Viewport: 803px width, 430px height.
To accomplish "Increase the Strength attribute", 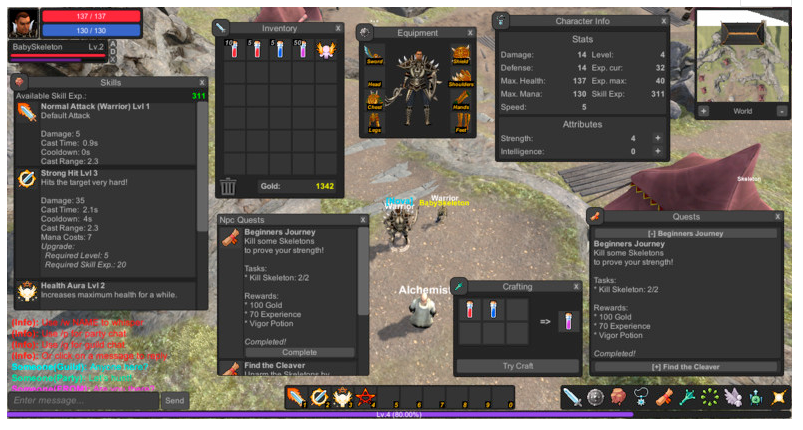I will point(657,138).
